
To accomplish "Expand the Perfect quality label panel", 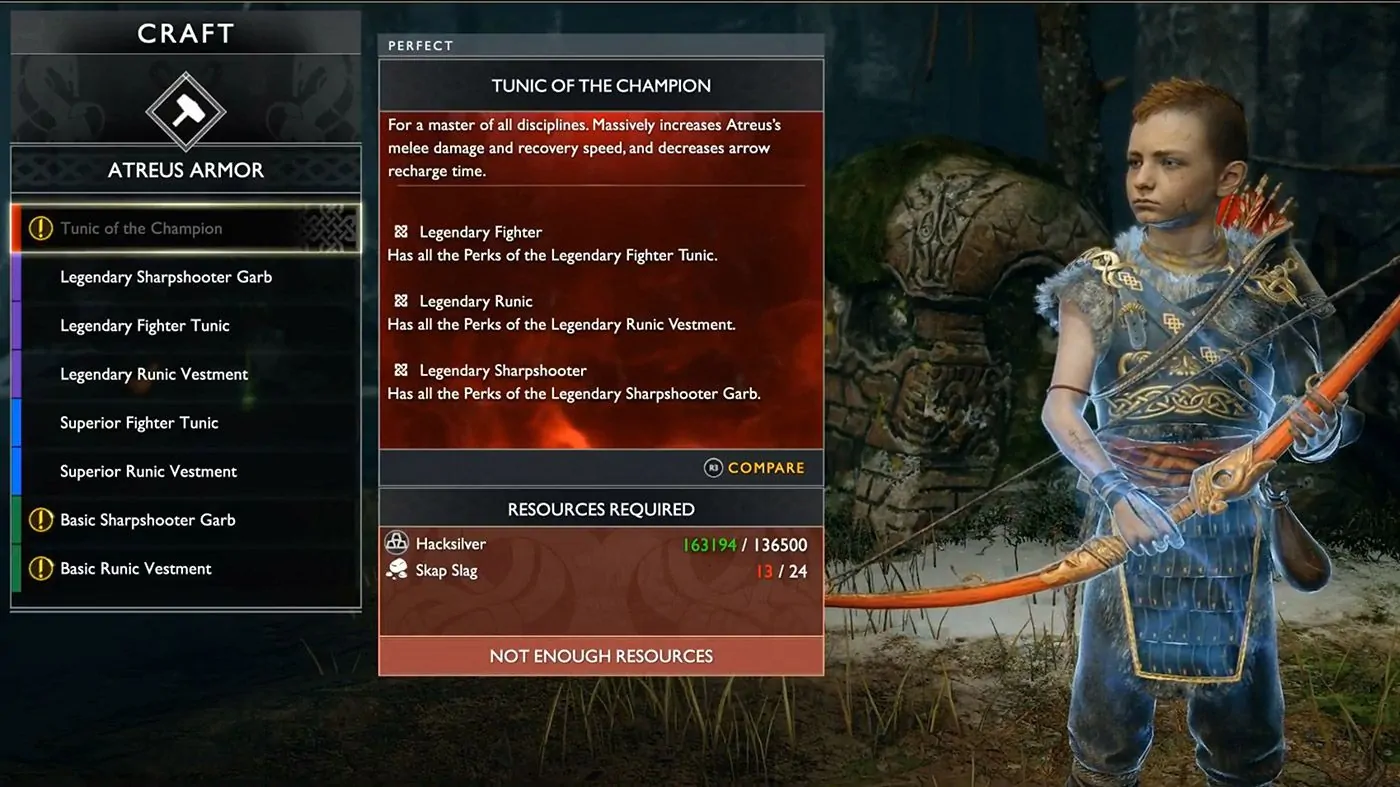I will pyautogui.click(x=420, y=45).
